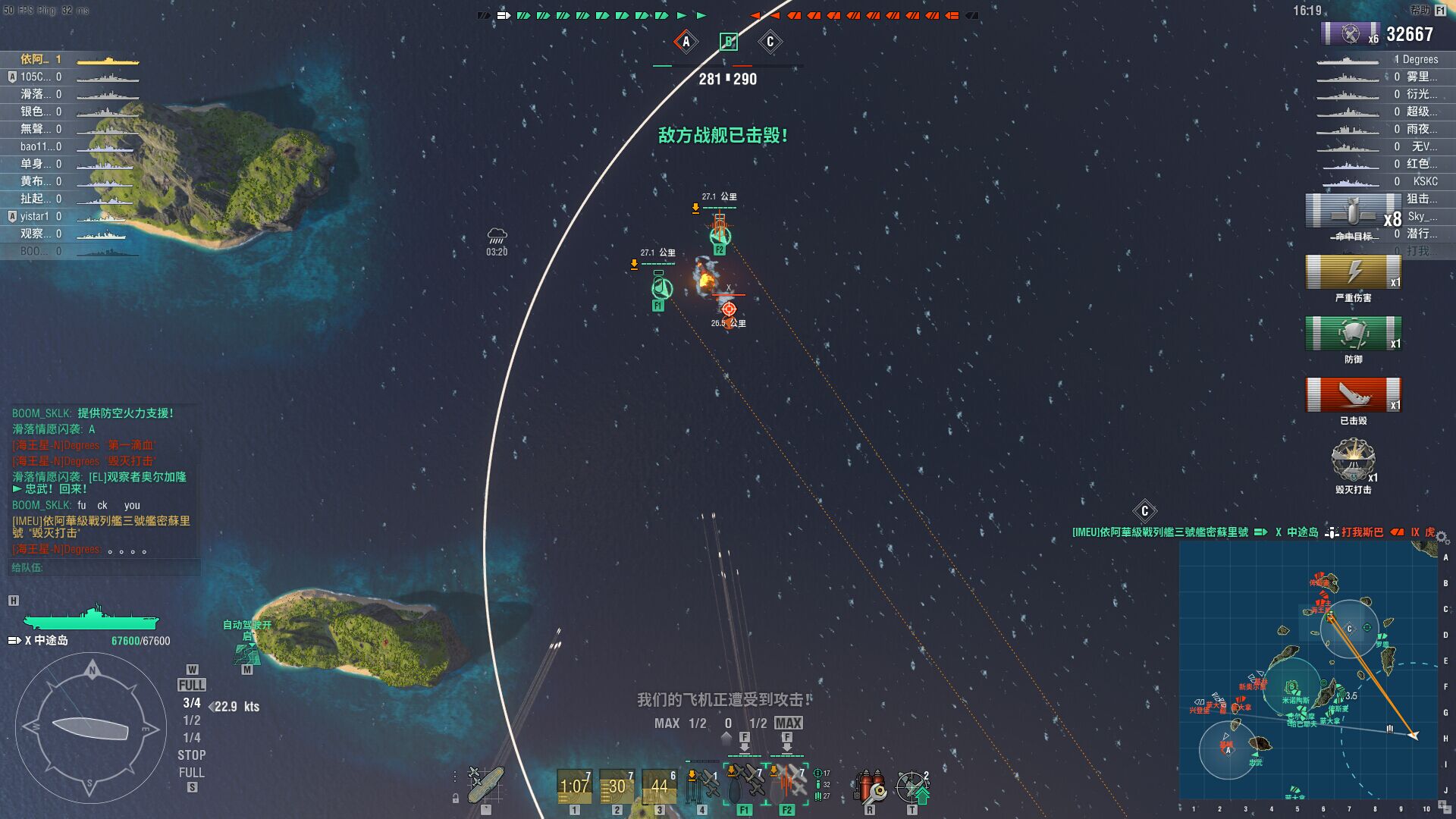Set ship throttle to 1/4
1456x819 pixels.
(192, 738)
